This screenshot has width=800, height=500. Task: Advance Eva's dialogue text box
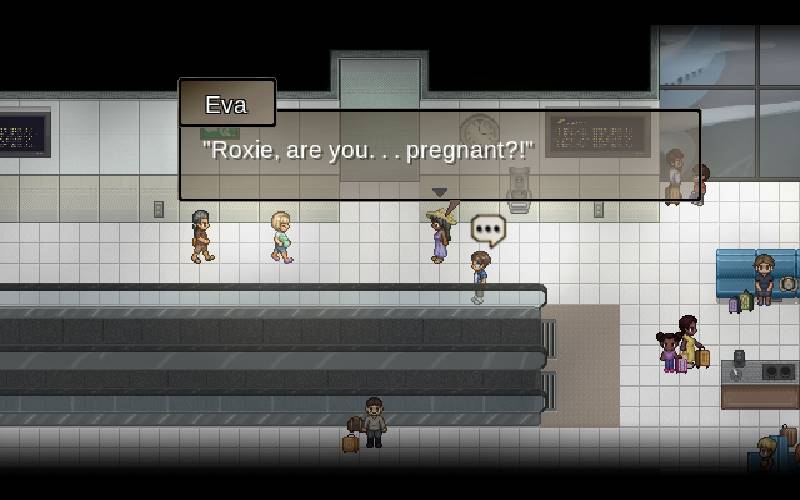tap(439, 155)
